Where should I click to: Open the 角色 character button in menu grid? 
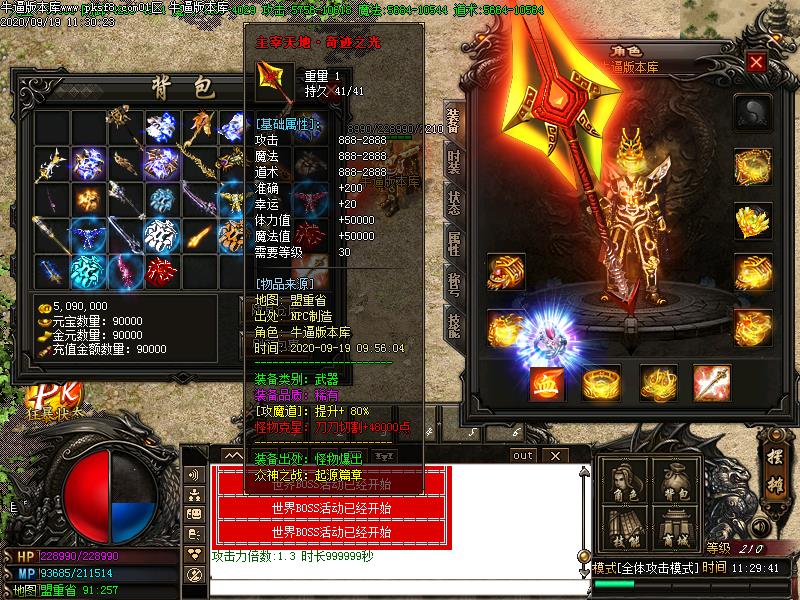point(624,479)
